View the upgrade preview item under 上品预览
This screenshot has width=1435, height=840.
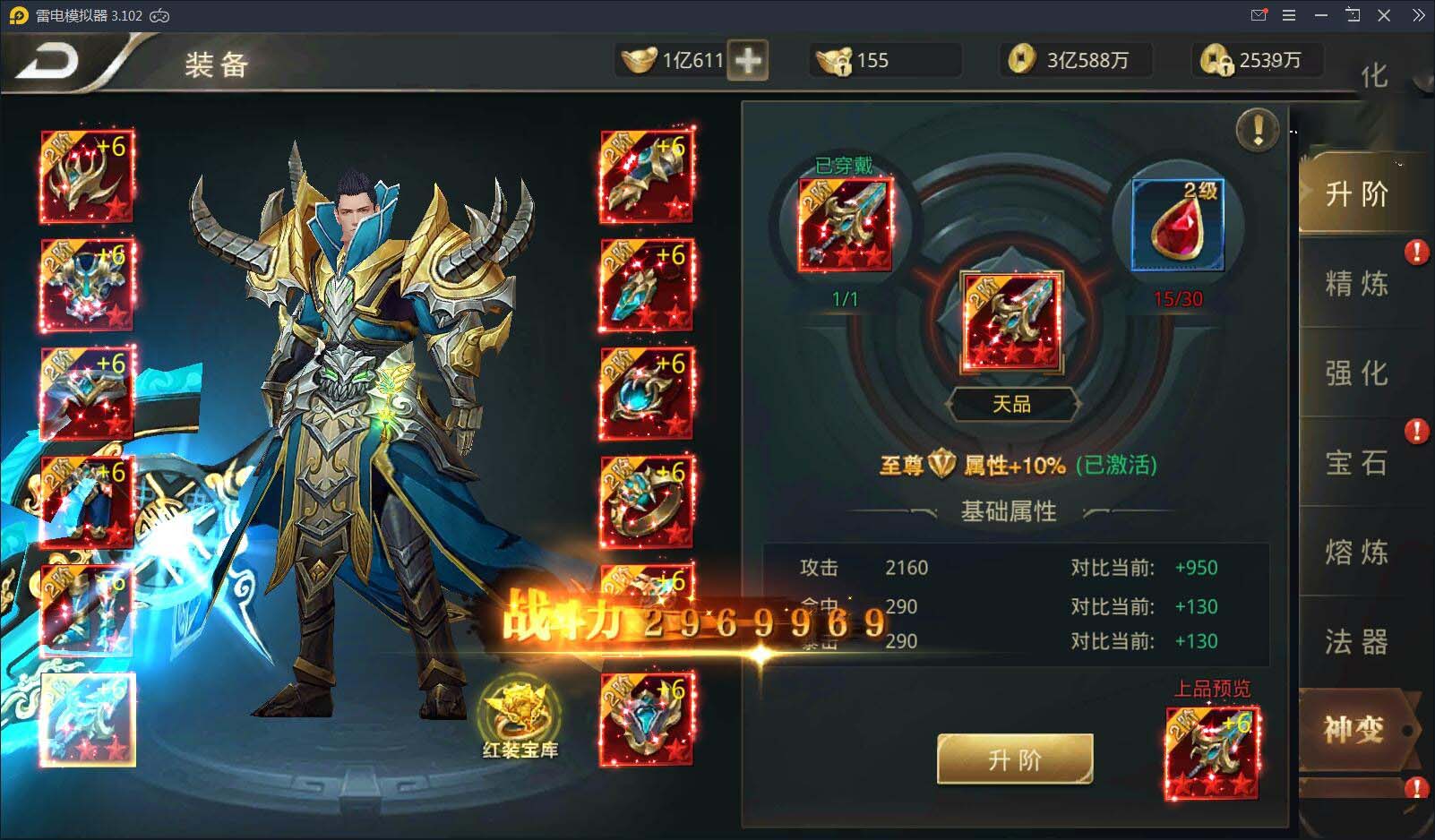(x=1211, y=752)
